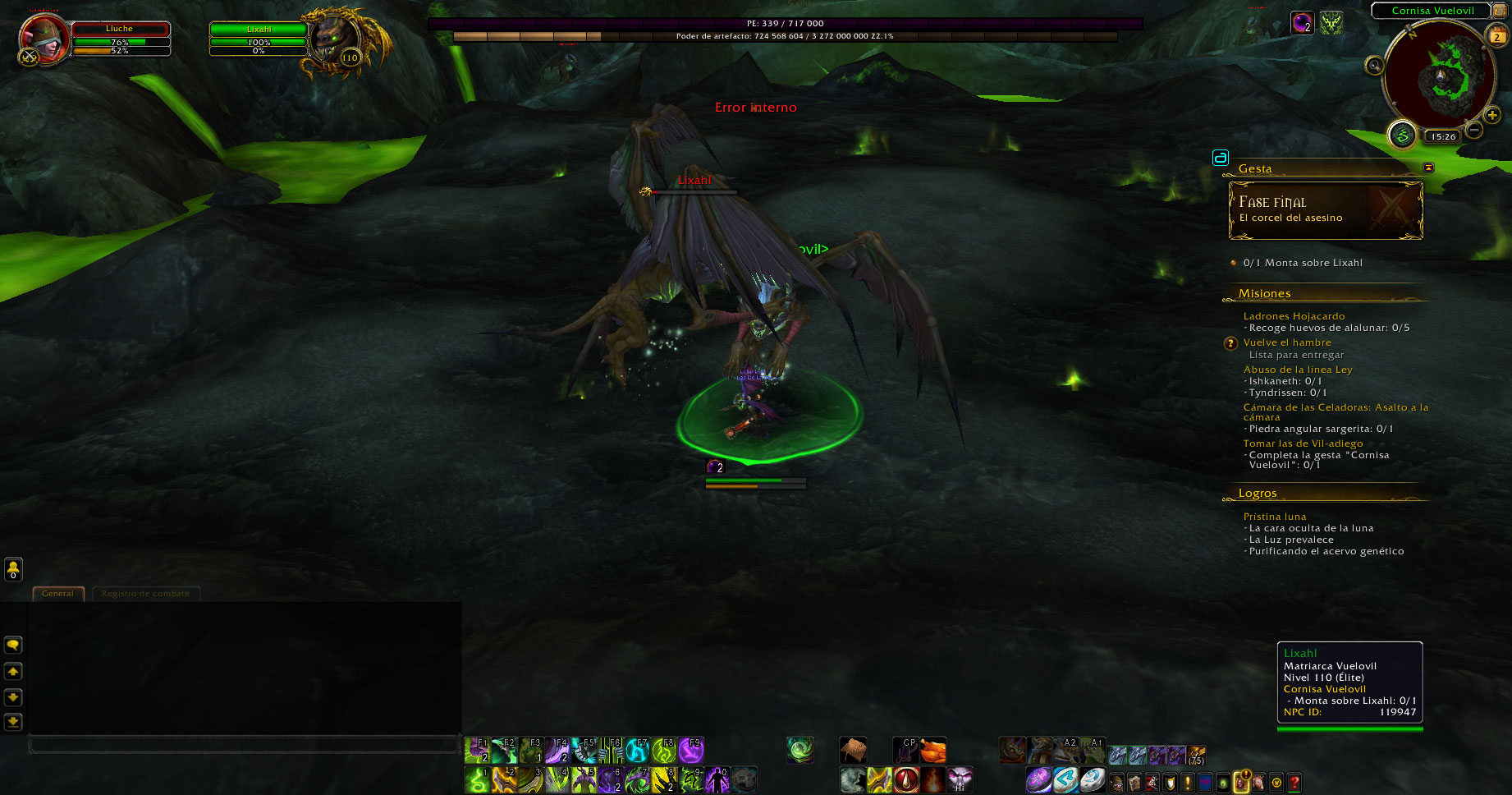Switch to the Registro de combate tab
The height and width of the screenshot is (795, 1512).
click(x=145, y=593)
